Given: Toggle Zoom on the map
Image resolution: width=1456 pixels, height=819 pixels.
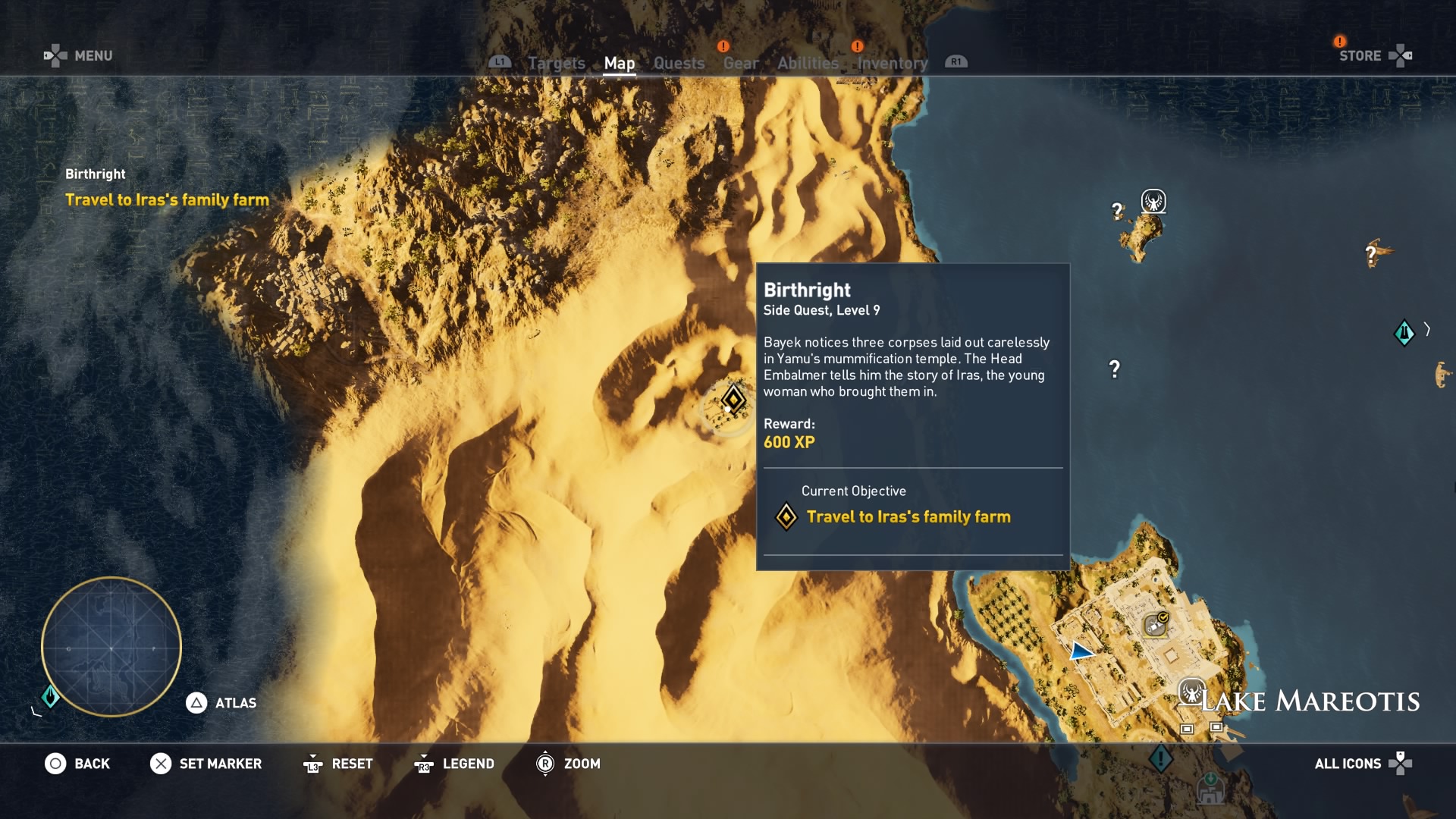Looking at the screenshot, I should [x=584, y=764].
